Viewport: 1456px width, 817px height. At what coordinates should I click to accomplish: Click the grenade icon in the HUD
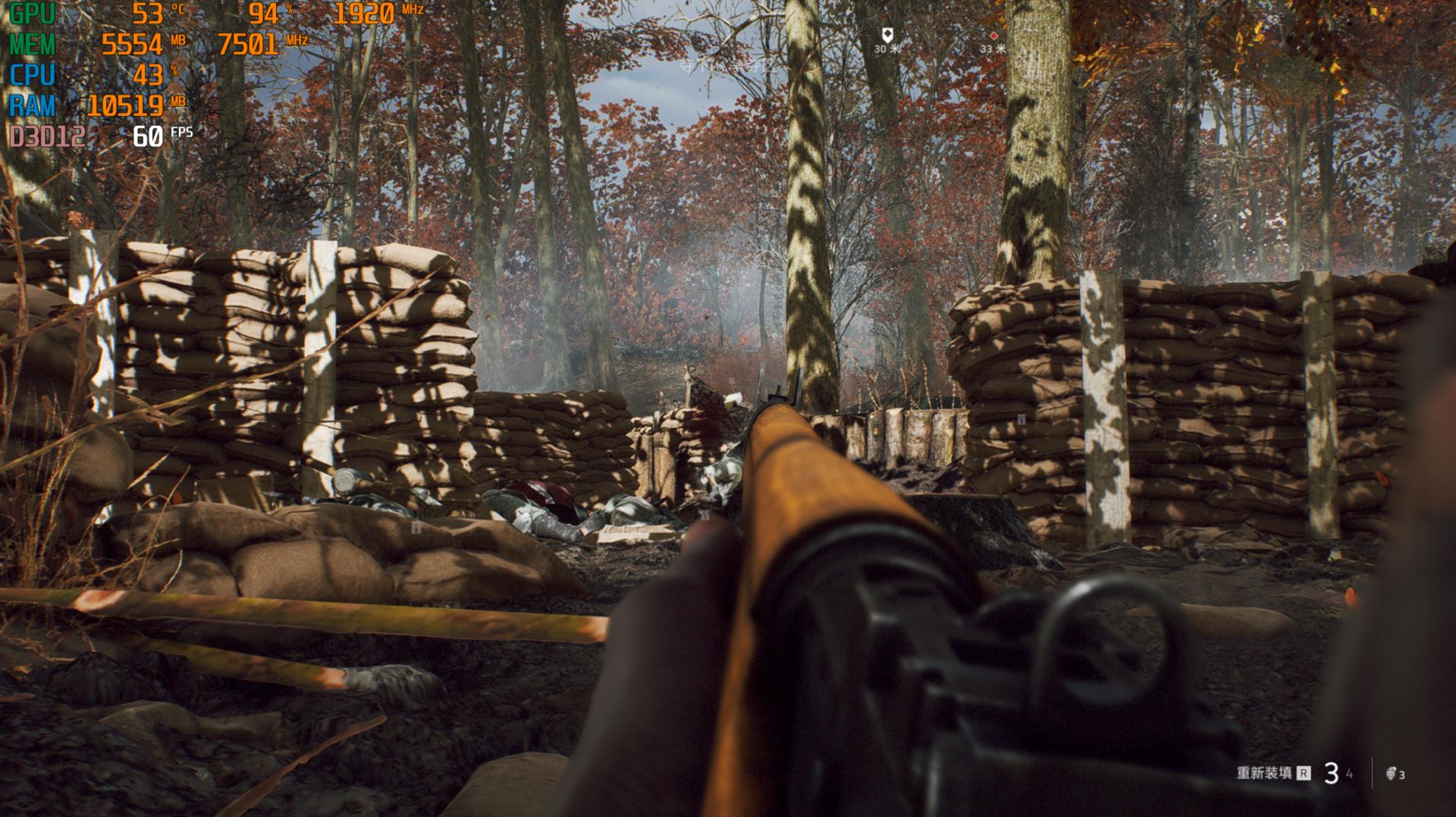(1391, 774)
